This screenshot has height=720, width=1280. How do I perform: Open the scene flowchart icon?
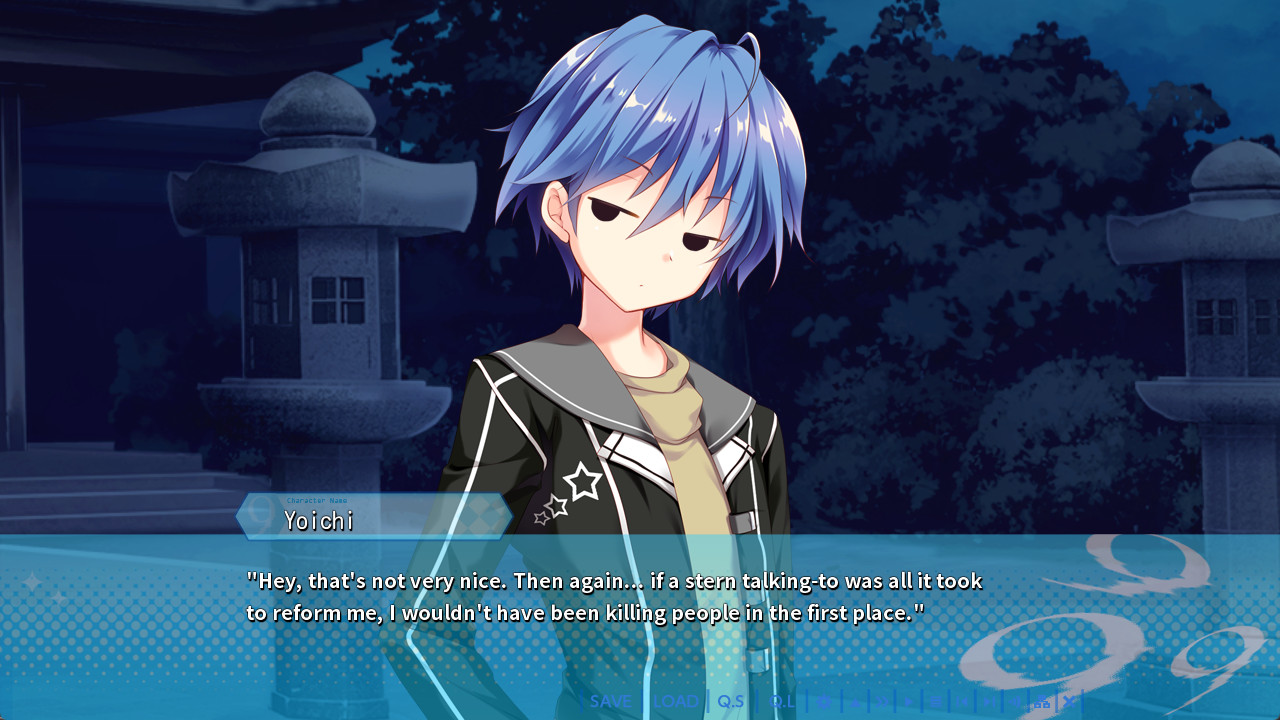1043,702
